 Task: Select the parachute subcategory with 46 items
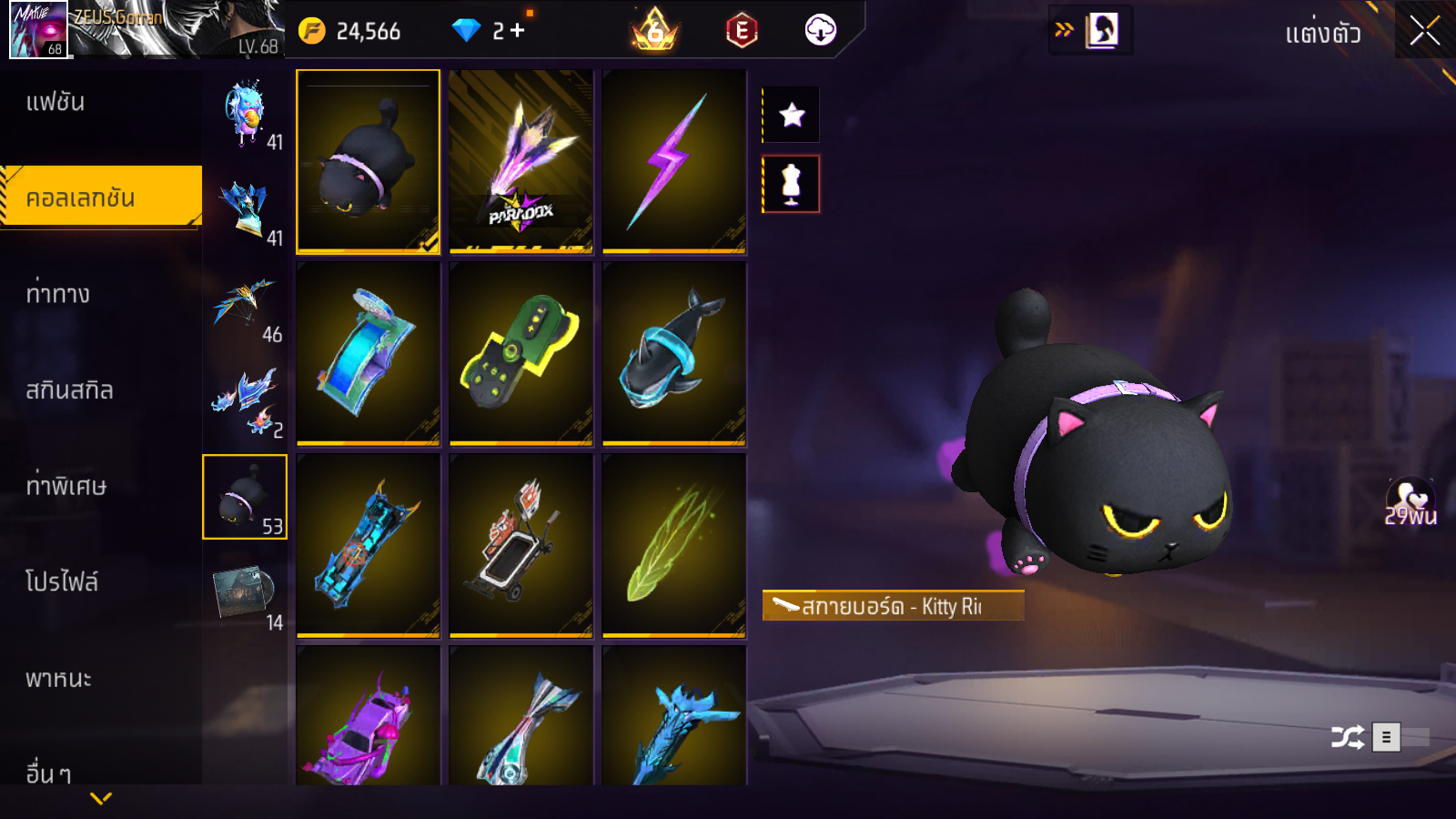coord(245,308)
